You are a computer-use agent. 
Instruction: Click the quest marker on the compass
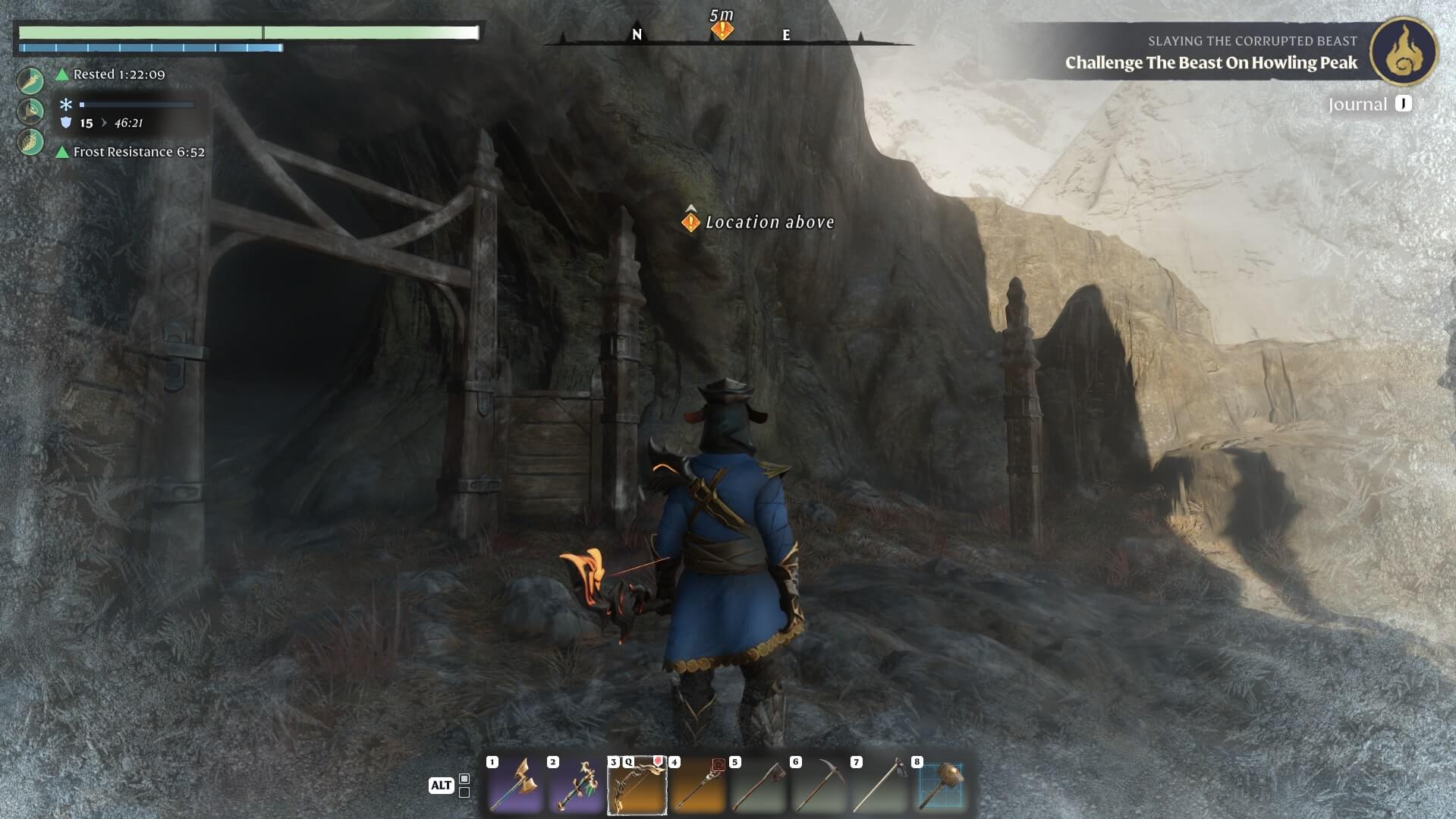pyautogui.click(x=722, y=30)
